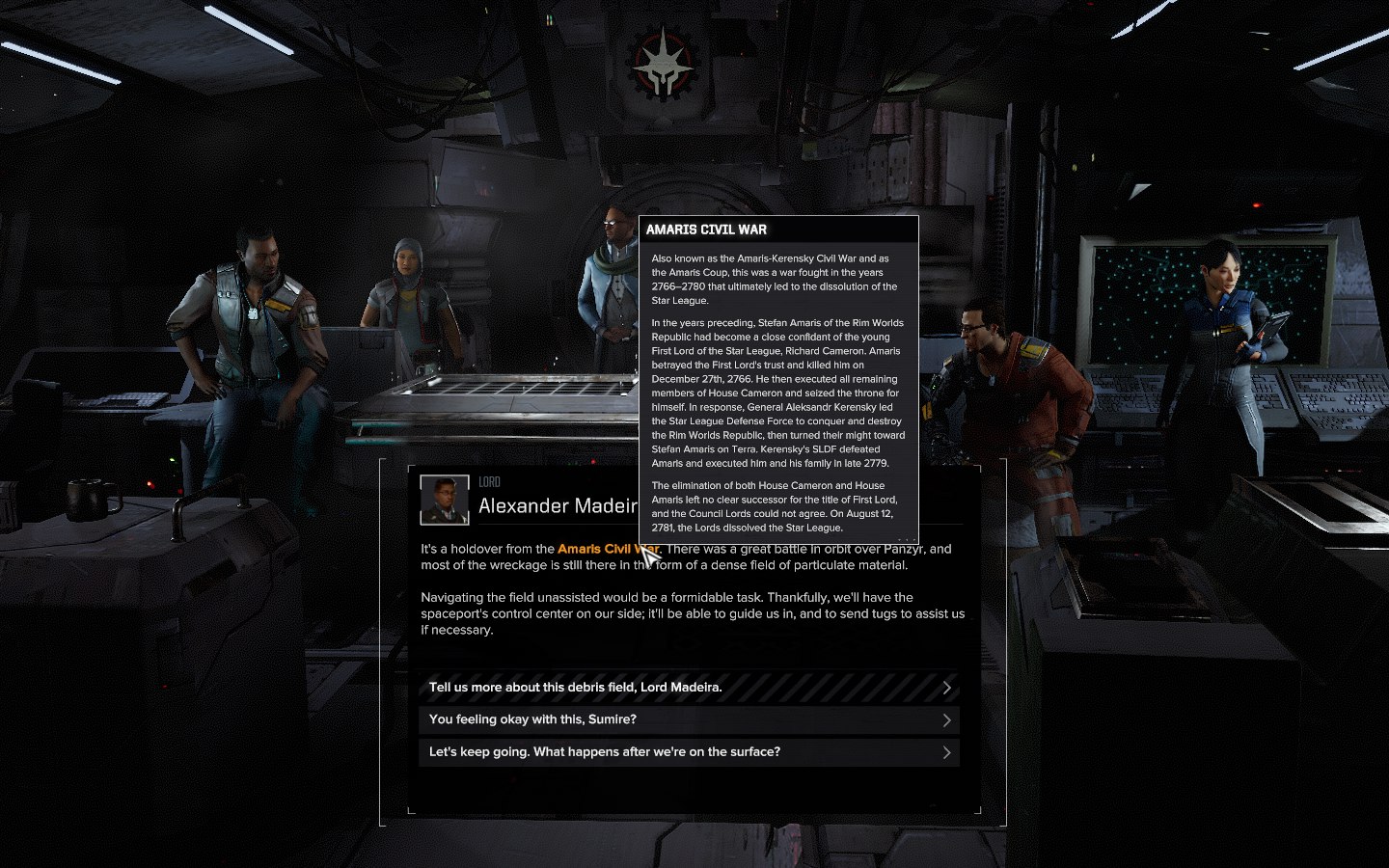Select "Let's keep going" dialogue reply
Screen dimensions: 1389x868
pyautogui.click(x=688, y=752)
